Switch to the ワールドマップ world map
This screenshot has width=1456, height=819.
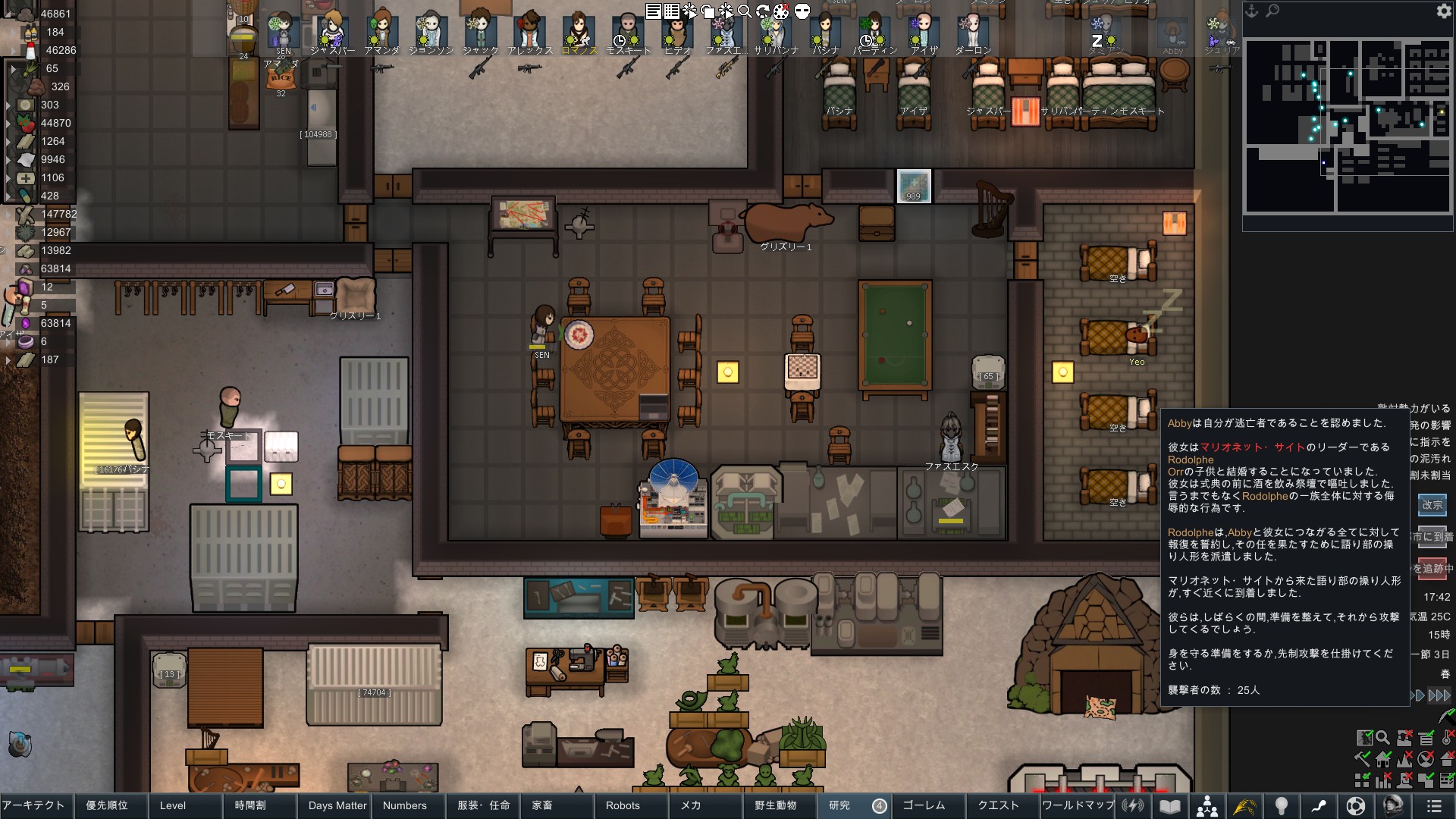click(1078, 805)
